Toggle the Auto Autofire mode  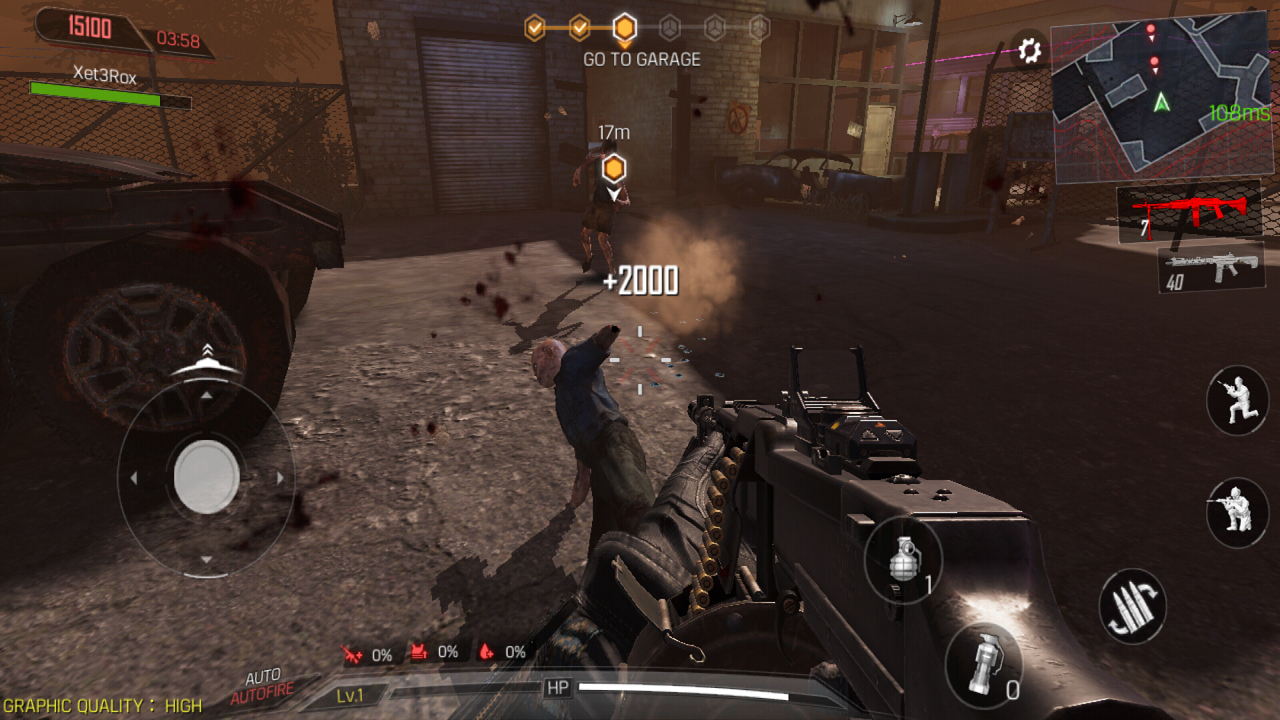[263, 687]
